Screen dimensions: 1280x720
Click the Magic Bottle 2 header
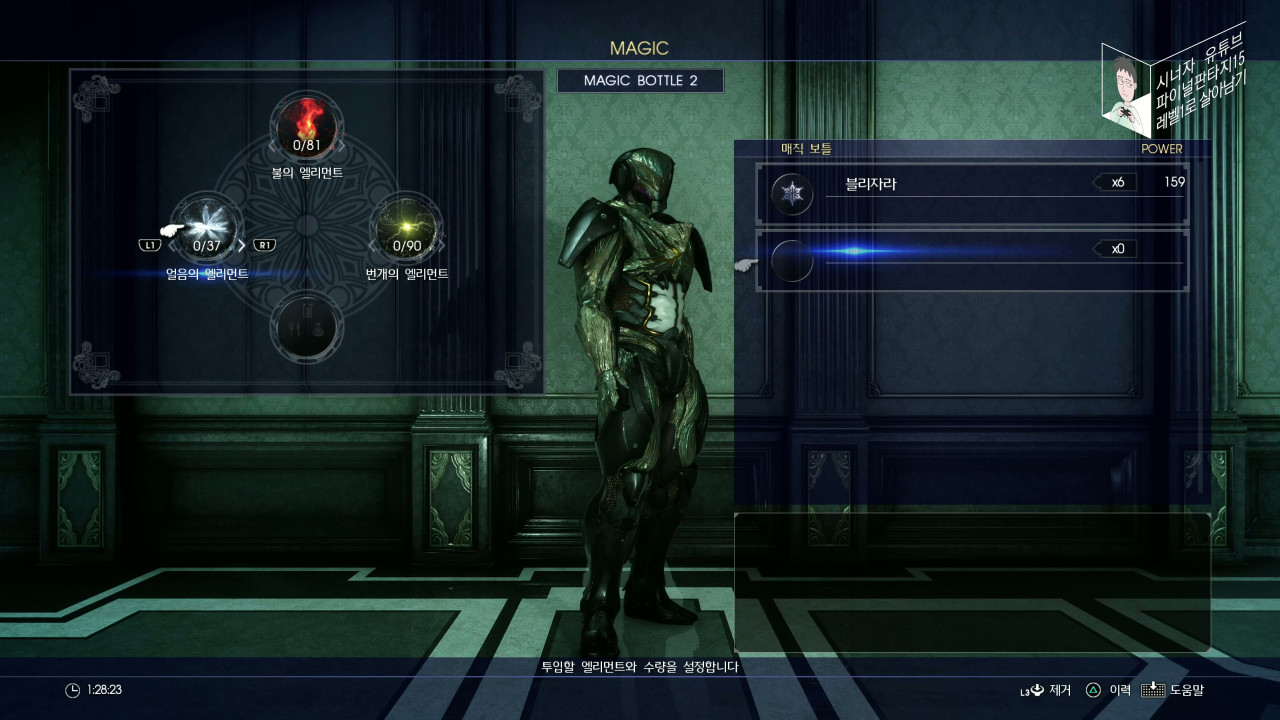pyautogui.click(x=640, y=81)
